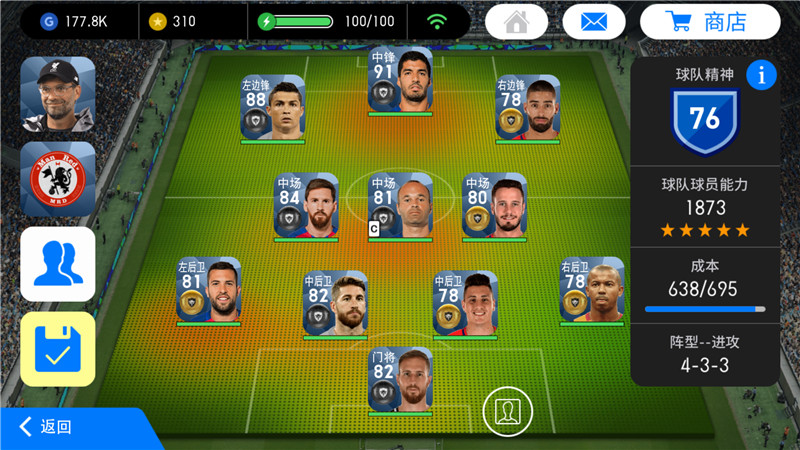Select the right winger rated 78

[527, 107]
